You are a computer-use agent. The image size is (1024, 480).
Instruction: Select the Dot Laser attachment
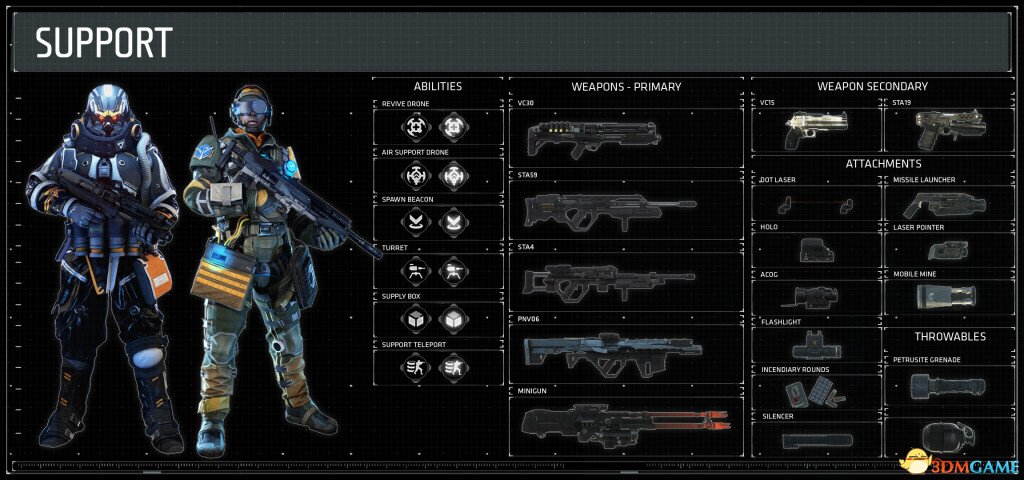[815, 204]
